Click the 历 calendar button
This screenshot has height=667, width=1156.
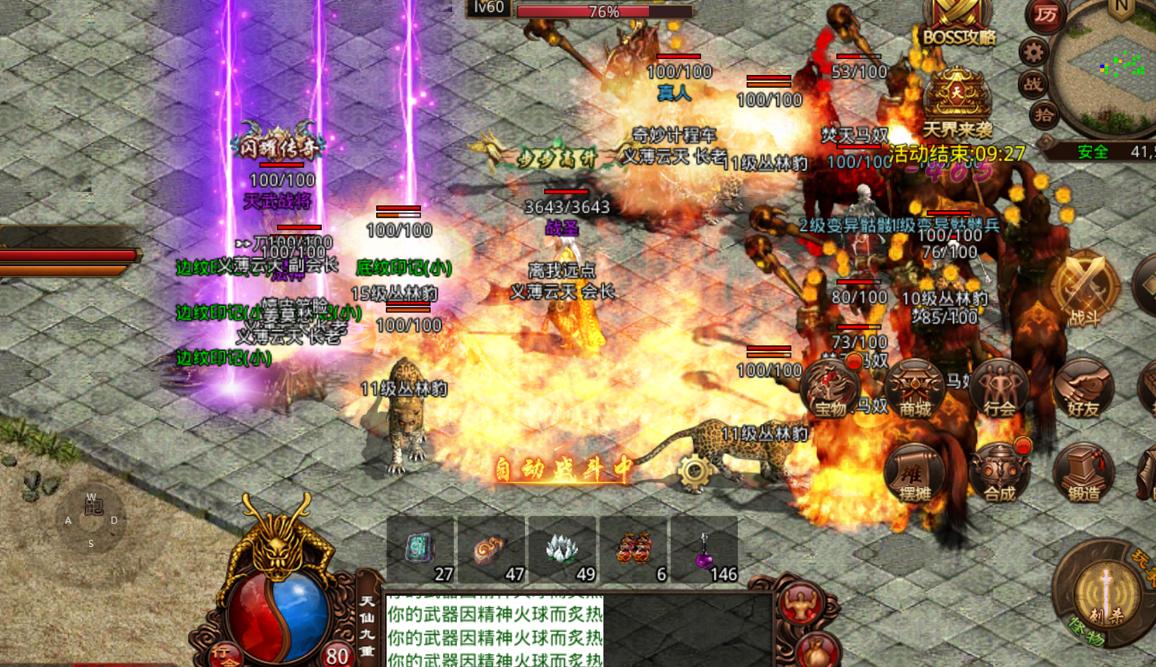tap(1045, 15)
